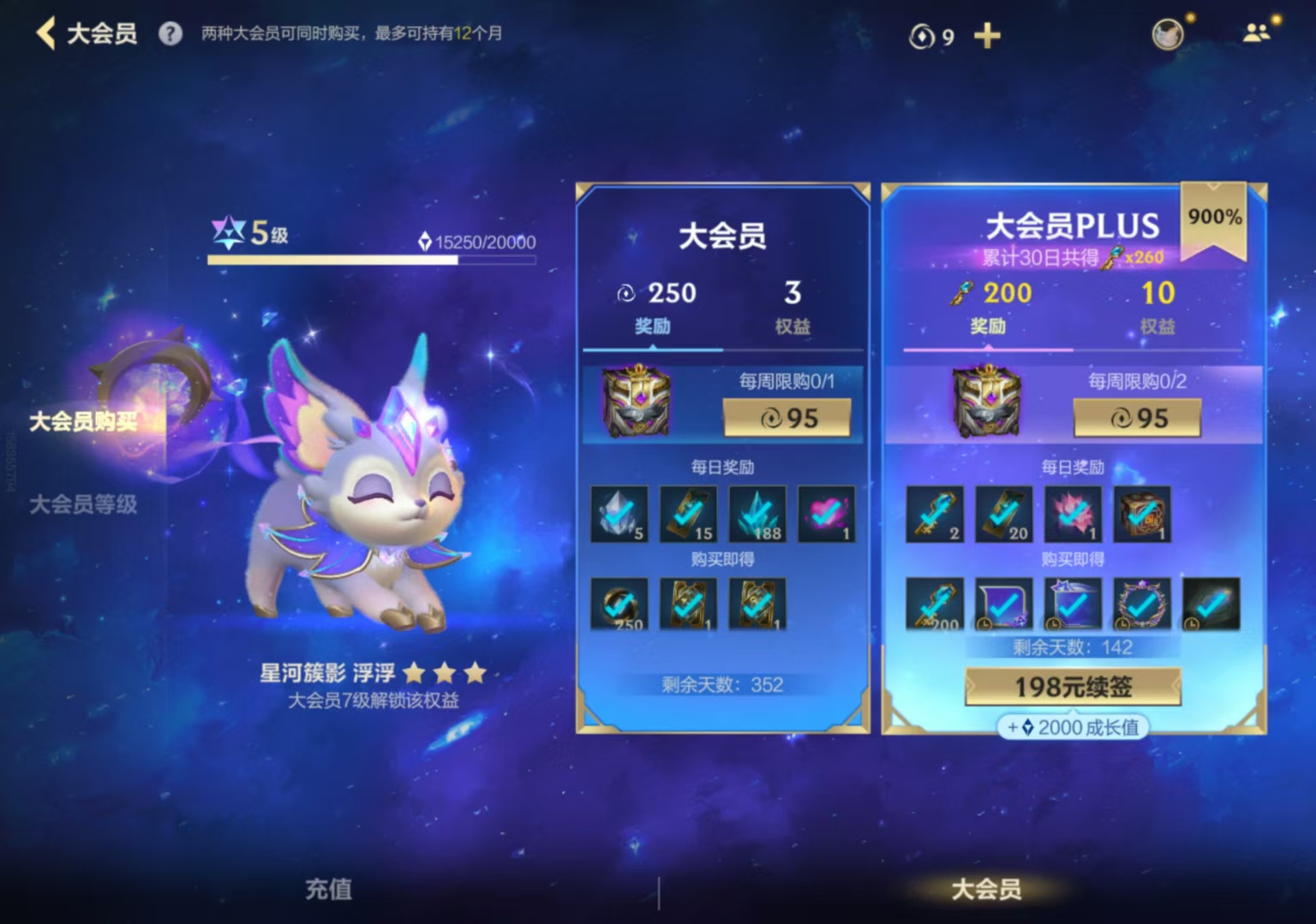This screenshot has width=1316, height=924.
Task: Click the 95 price button under 每周限购0/1
Action: click(x=787, y=419)
